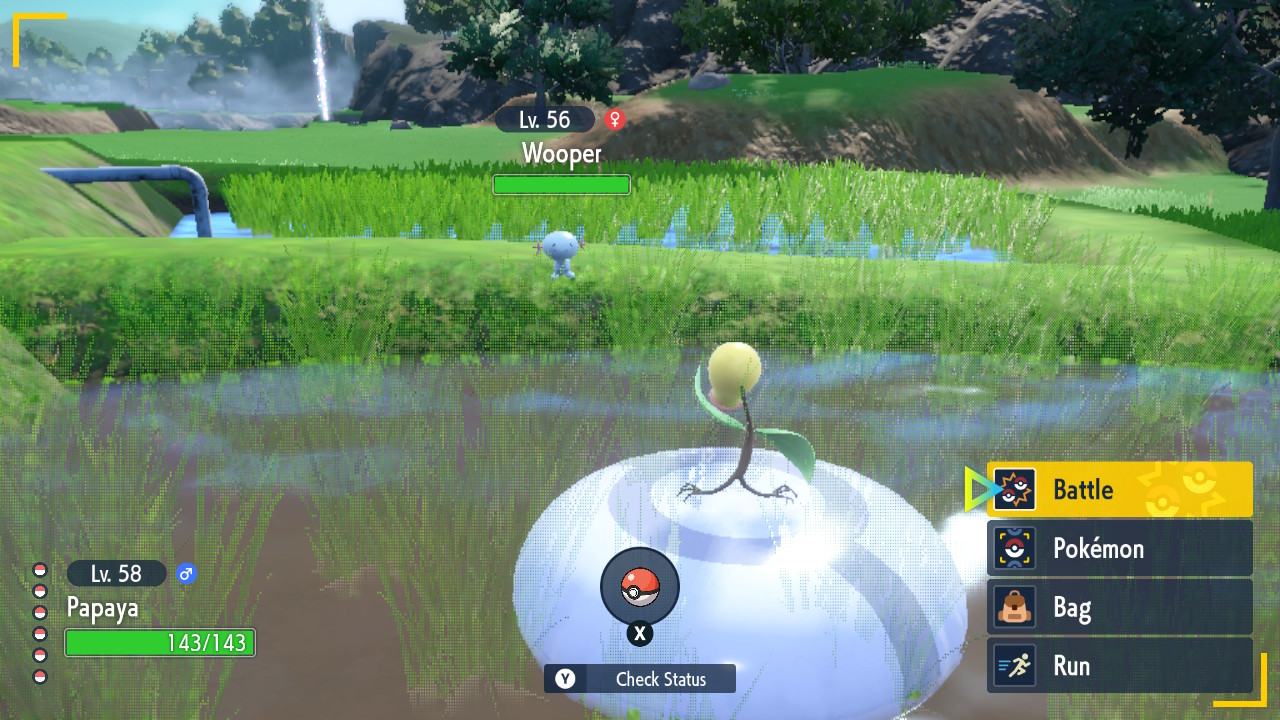The image size is (1280, 720).
Task: Select the Battle command
Action: 1119,490
